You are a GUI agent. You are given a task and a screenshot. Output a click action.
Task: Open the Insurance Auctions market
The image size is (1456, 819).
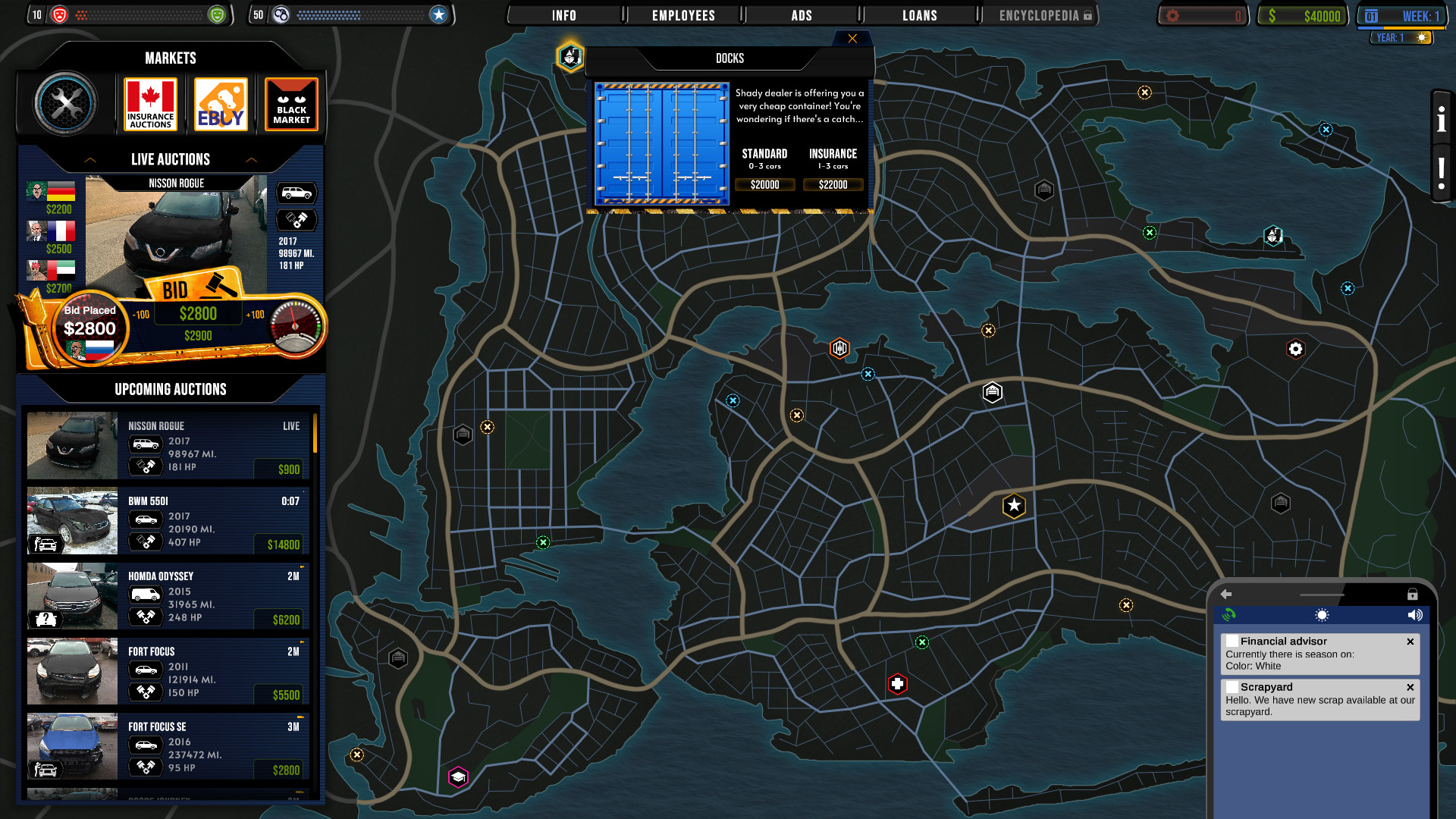click(x=149, y=103)
